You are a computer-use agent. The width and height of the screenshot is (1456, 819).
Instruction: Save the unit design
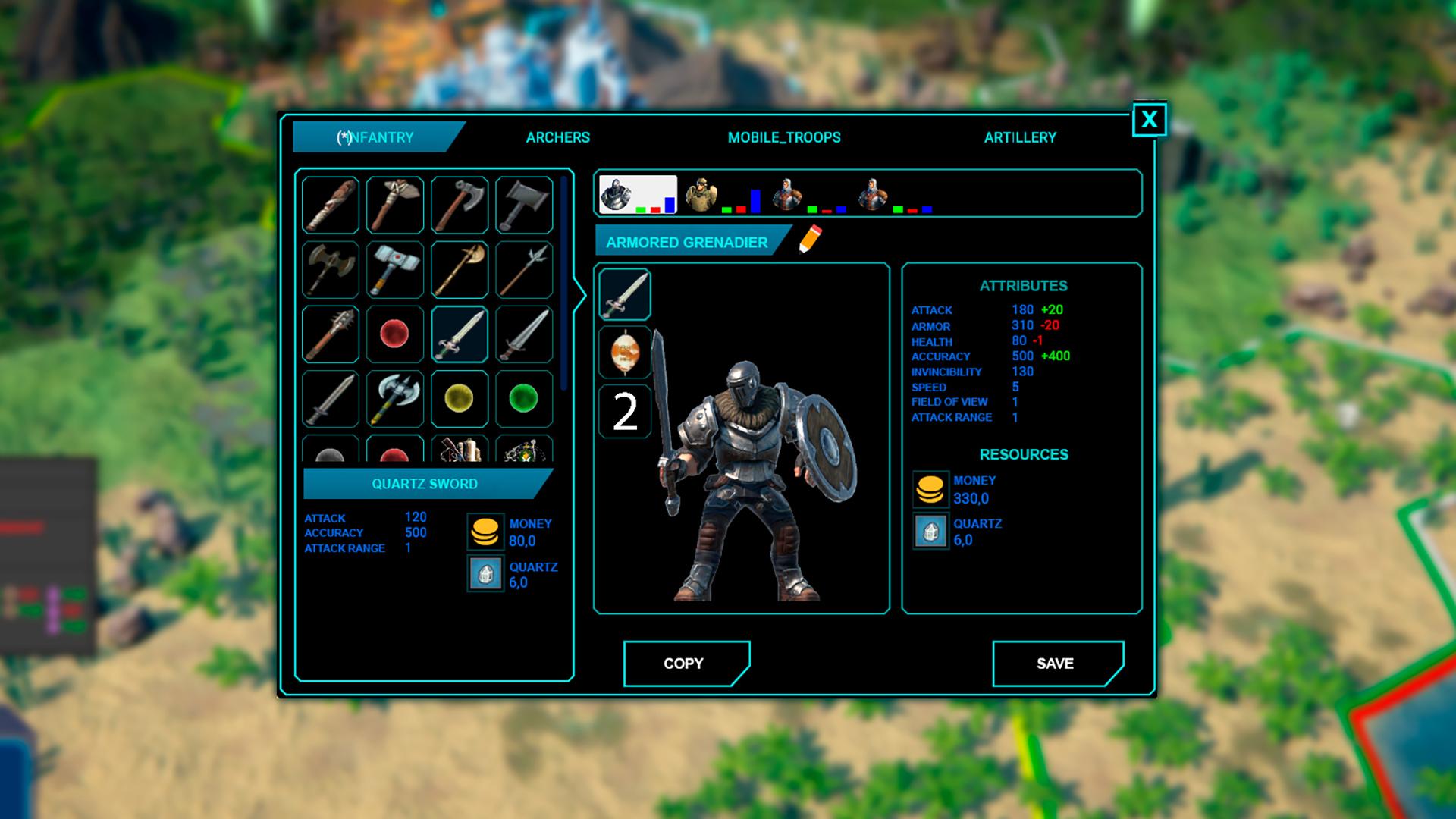click(x=1056, y=664)
